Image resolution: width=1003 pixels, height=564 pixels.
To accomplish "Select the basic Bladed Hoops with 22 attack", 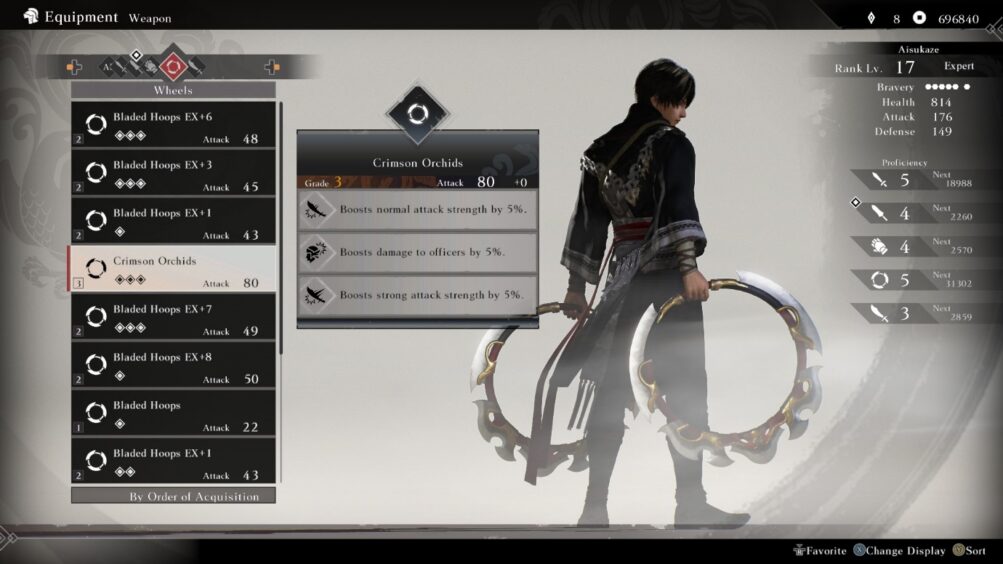I will pos(173,413).
